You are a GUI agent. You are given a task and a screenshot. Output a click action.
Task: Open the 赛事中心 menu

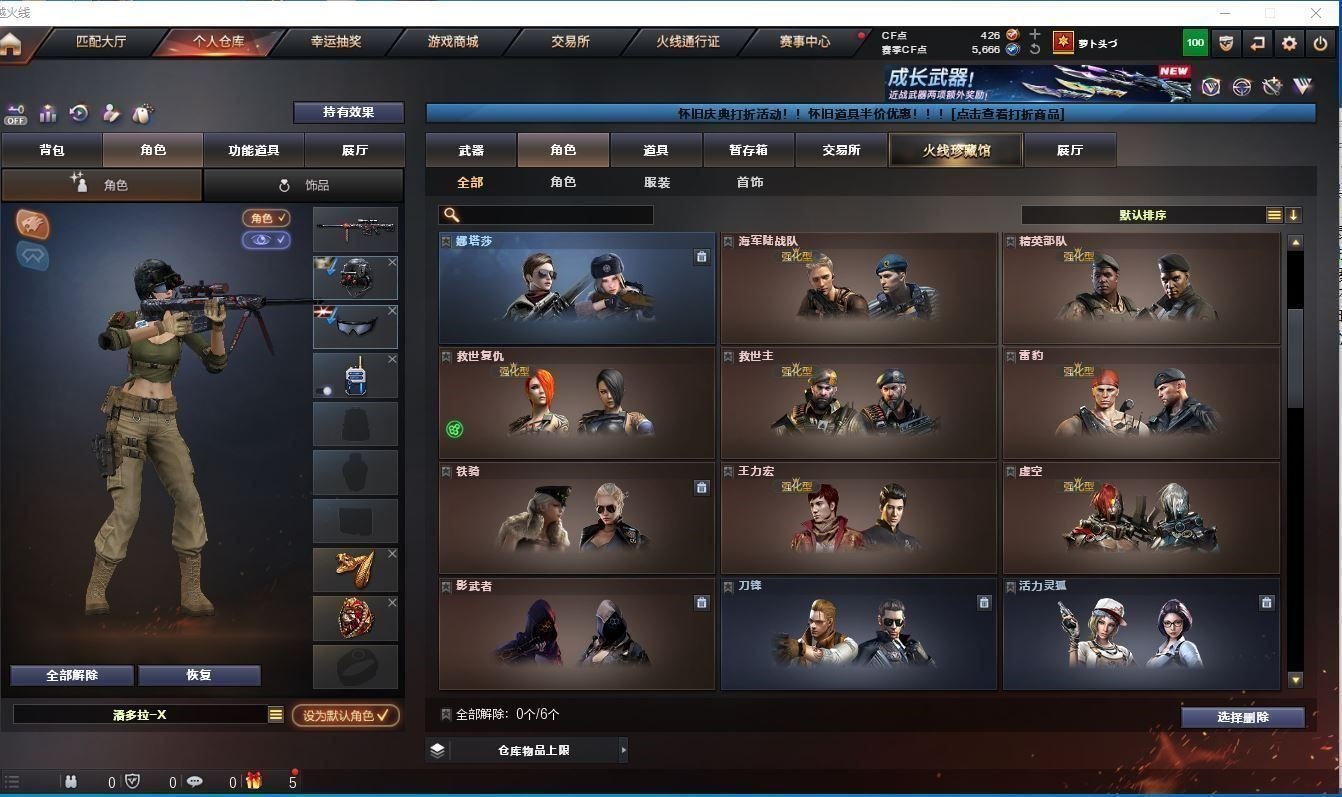(x=804, y=42)
